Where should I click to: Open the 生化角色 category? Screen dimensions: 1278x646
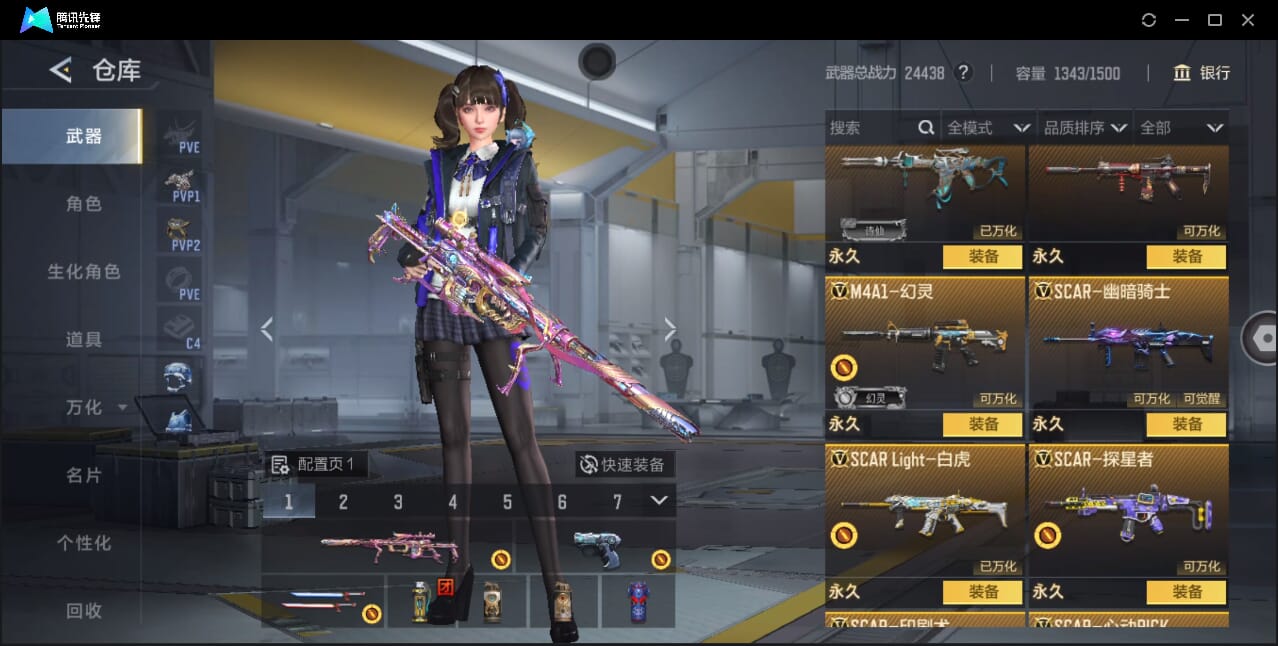[84, 272]
